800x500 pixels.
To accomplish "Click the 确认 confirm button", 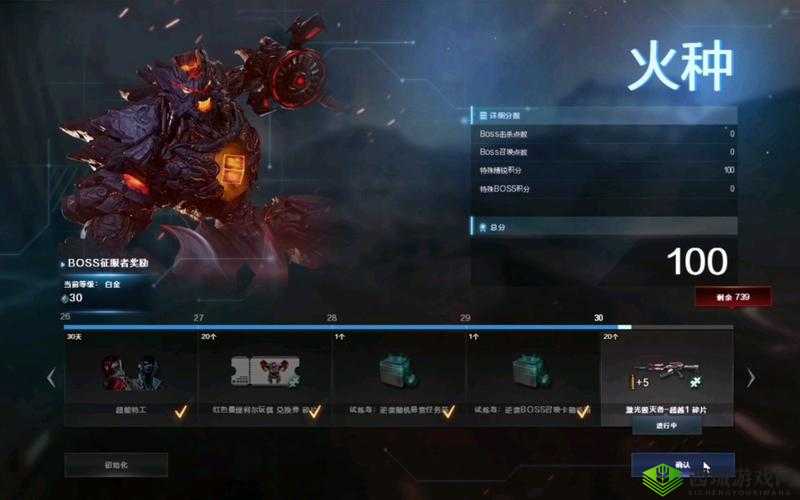I will coord(683,465).
